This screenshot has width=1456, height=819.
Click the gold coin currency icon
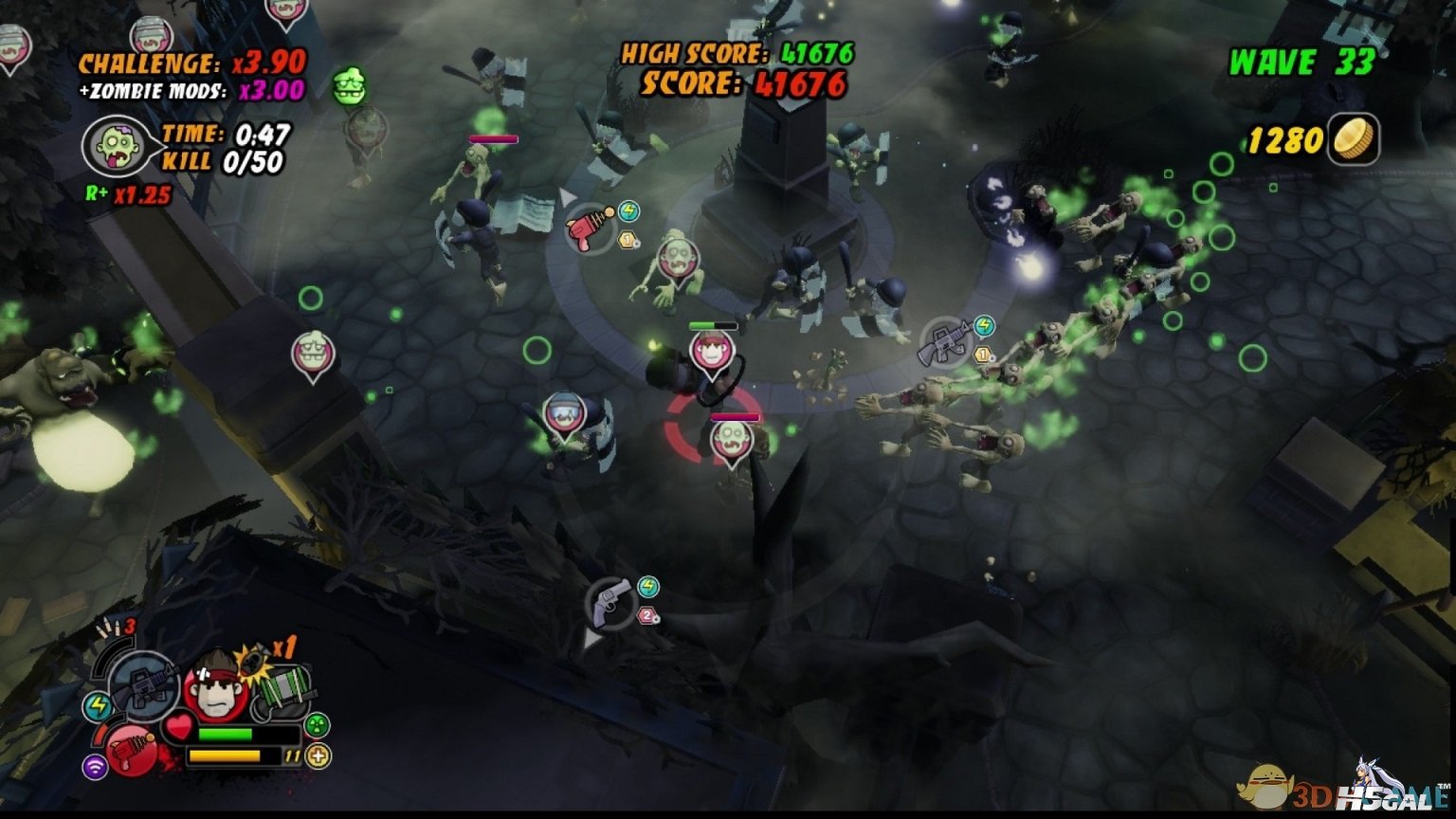[1353, 139]
